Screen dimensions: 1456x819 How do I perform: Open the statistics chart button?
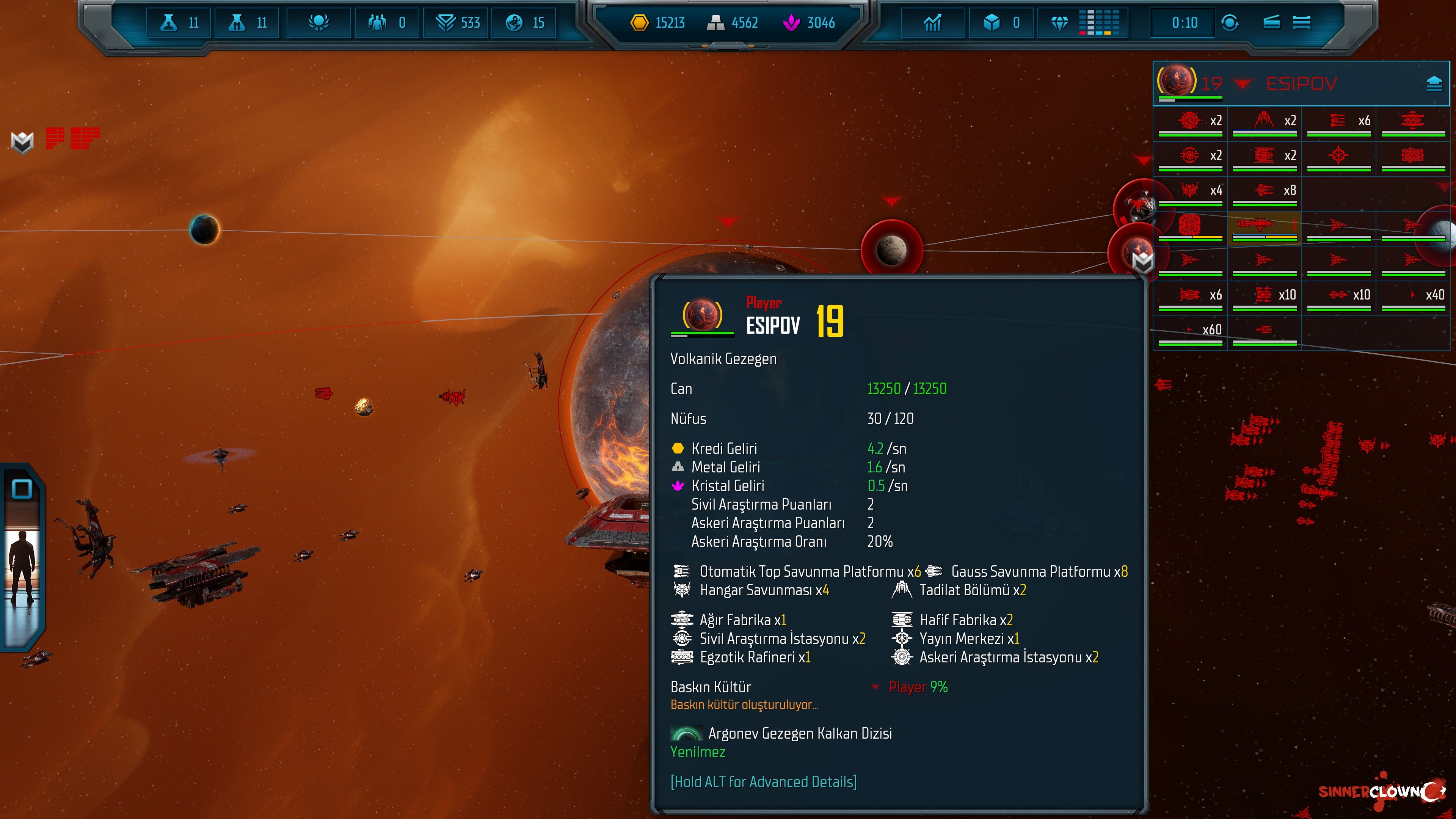[x=933, y=23]
